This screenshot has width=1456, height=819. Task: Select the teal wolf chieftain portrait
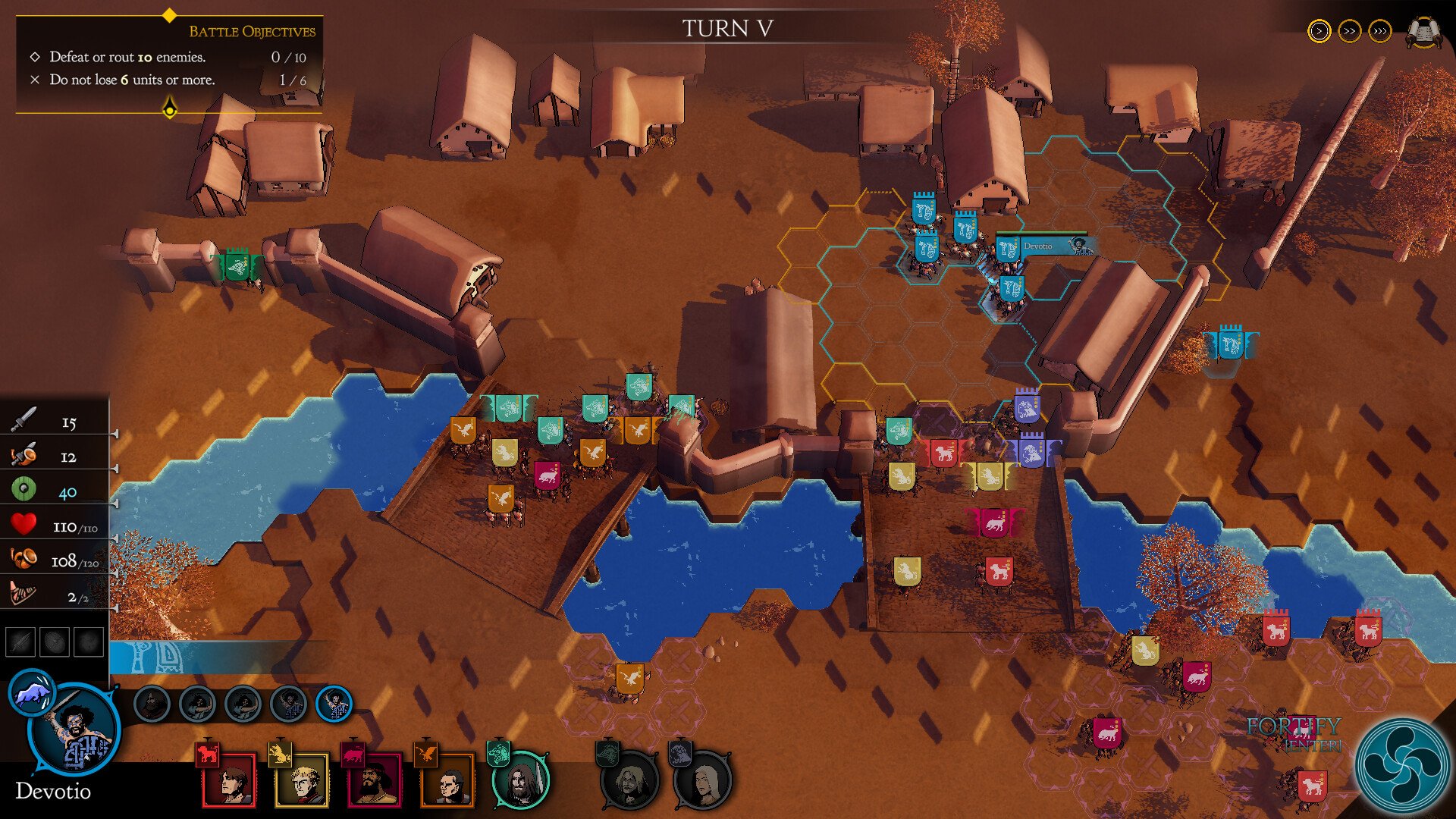click(x=520, y=780)
